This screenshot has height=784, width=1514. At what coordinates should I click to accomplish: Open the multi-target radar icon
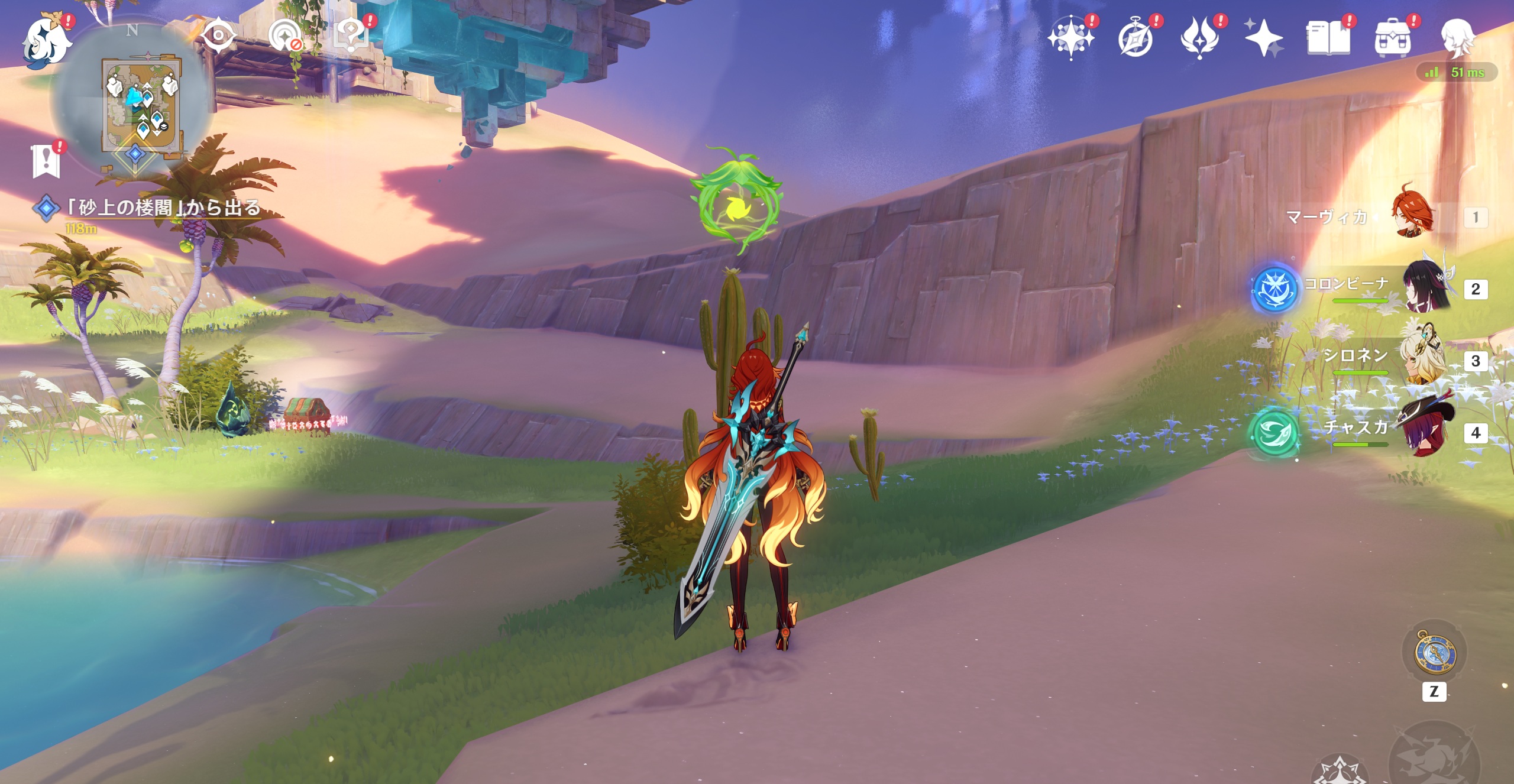point(285,37)
